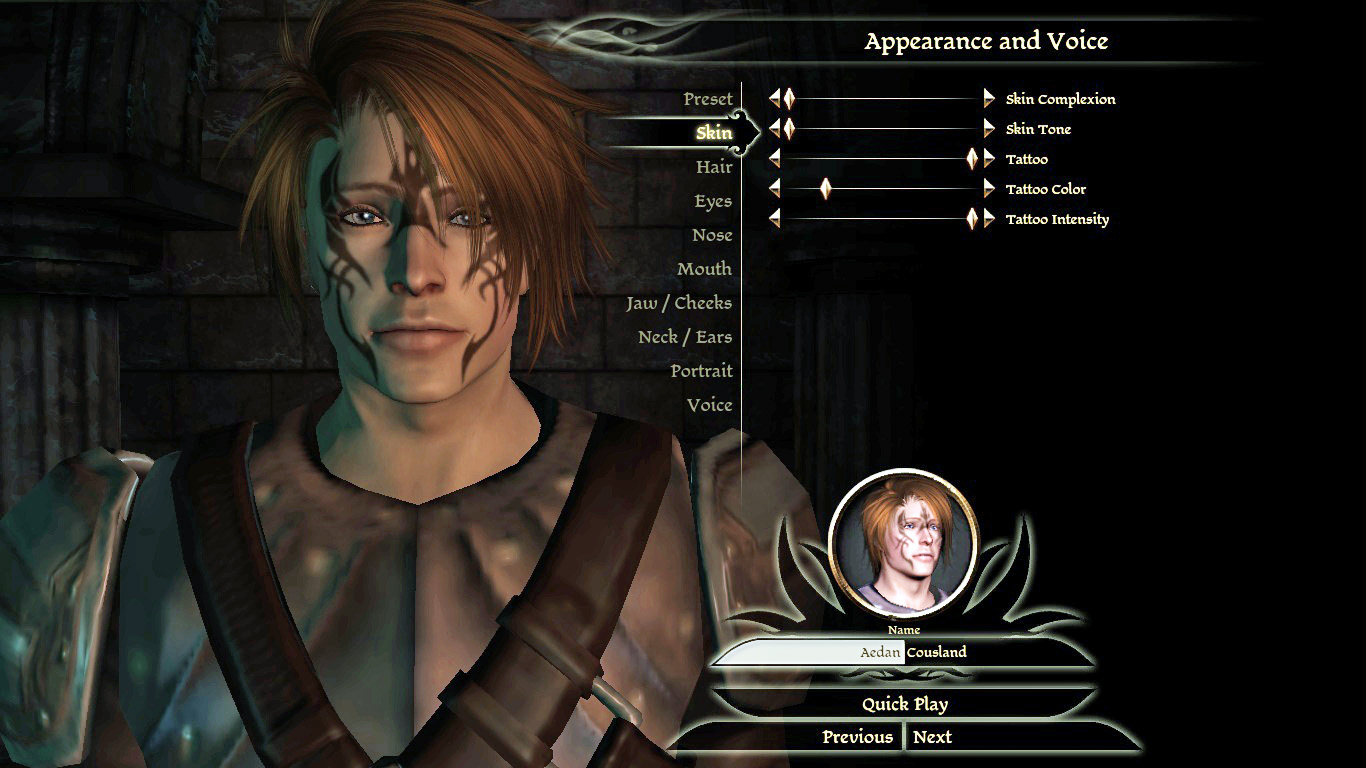This screenshot has width=1366, height=768.
Task: Increase Skin Complexion with right arrow
Action: tap(989, 99)
